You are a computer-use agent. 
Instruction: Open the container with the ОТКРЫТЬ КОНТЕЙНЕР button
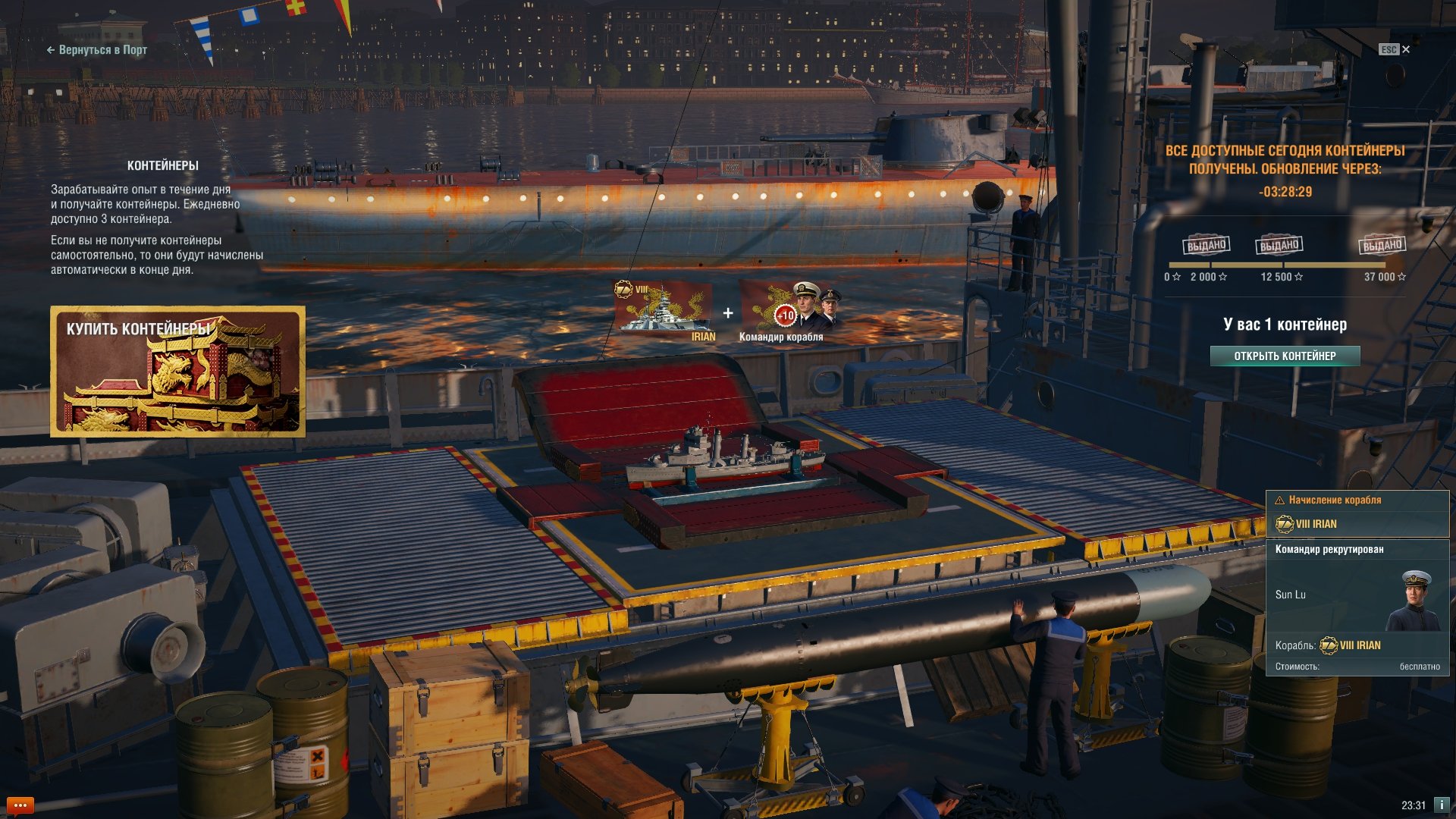[x=1285, y=356]
